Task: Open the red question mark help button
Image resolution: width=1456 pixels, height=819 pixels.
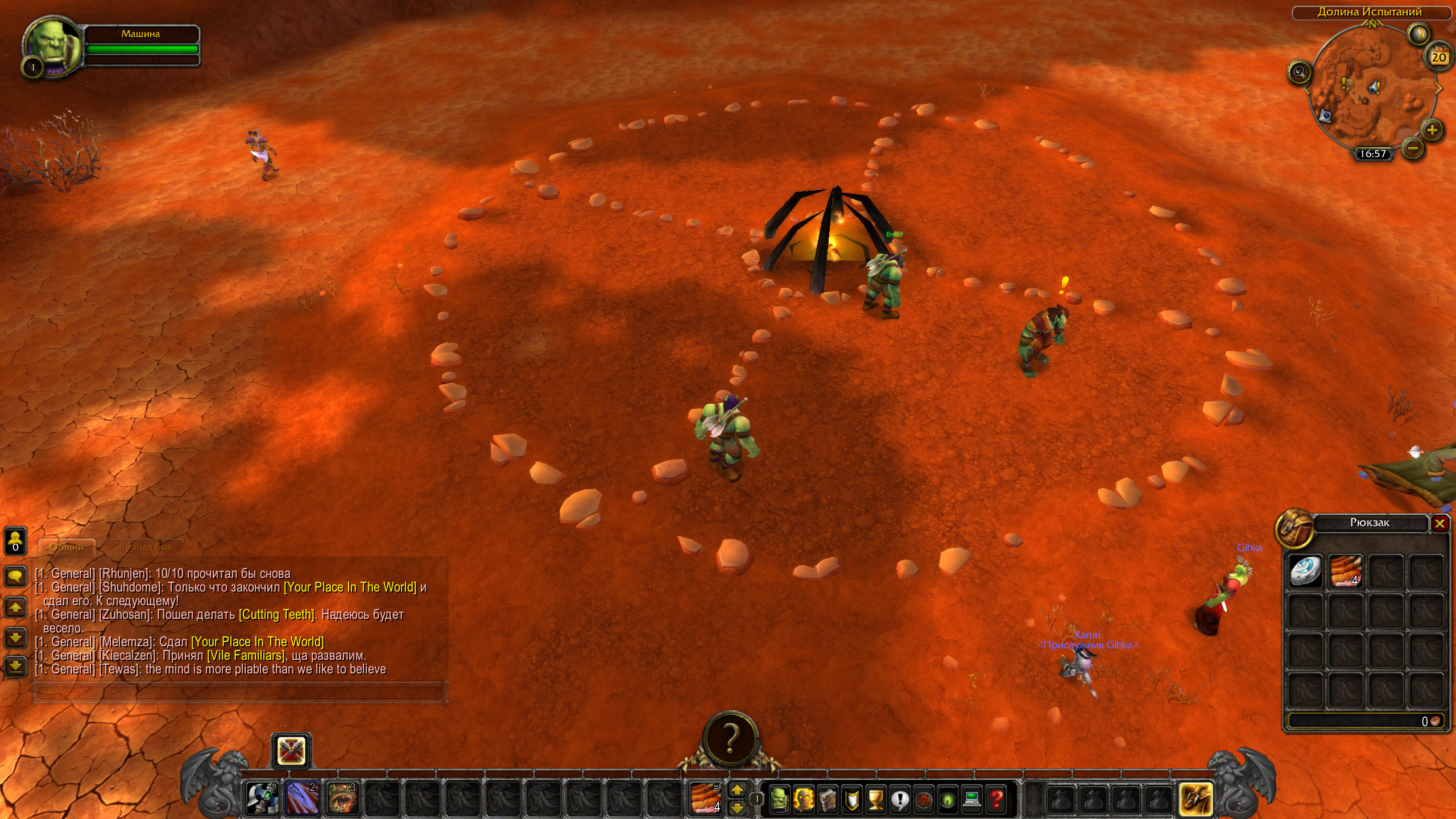Action: [996, 799]
